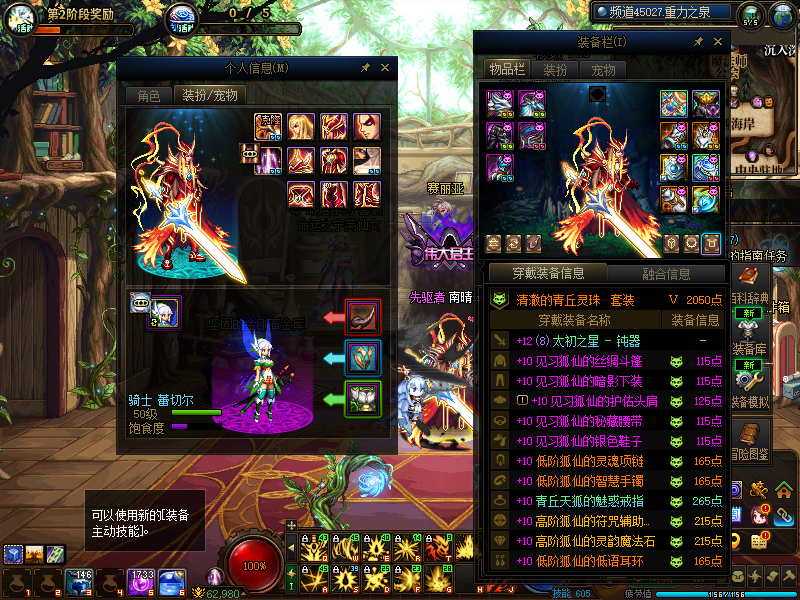800x600 pixels.
Task: Switch to the 装扮 tab in equipment window
Action: (555, 70)
